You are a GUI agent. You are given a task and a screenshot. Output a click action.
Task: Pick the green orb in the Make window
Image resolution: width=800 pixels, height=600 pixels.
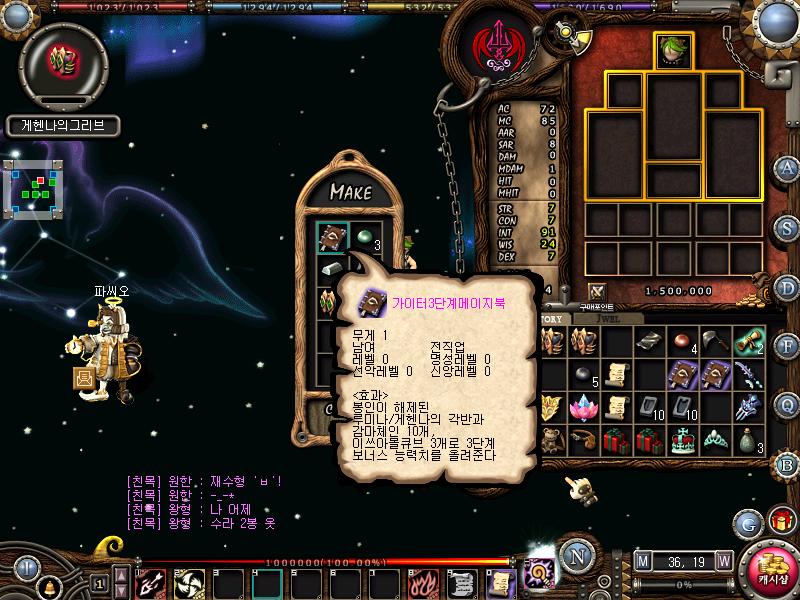click(365, 237)
